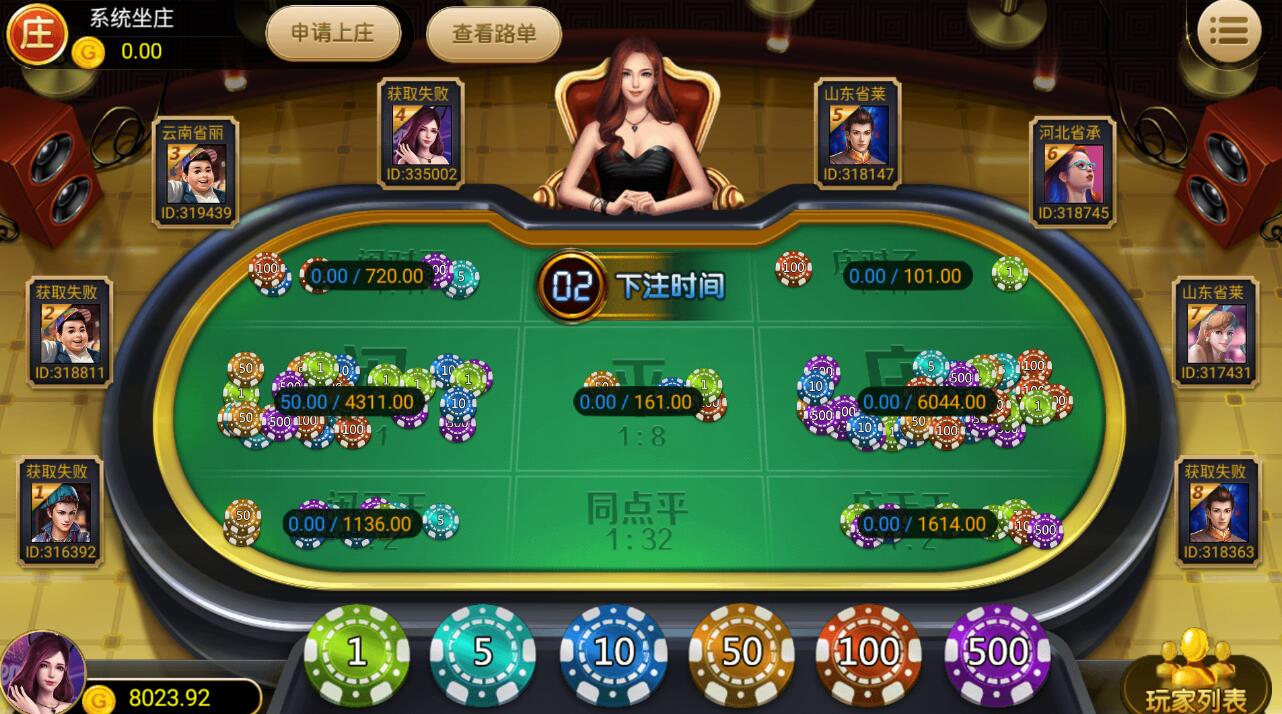Bet on the area showing 50.00 / 4311.00

click(x=345, y=401)
